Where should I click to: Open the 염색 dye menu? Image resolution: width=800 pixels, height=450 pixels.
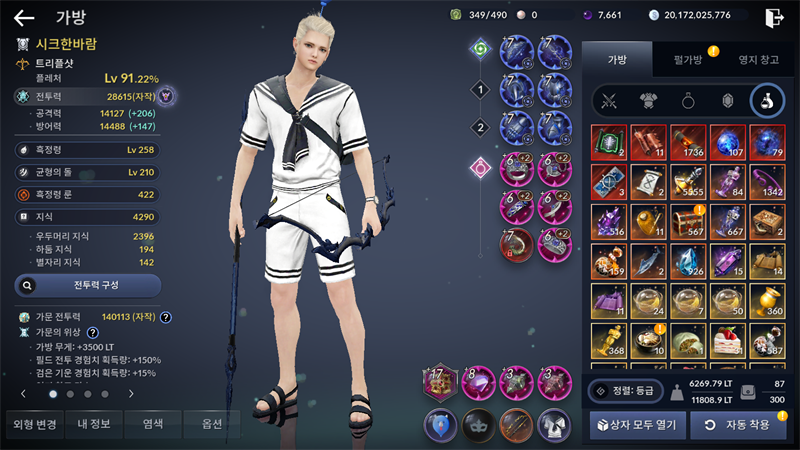[x=153, y=424]
